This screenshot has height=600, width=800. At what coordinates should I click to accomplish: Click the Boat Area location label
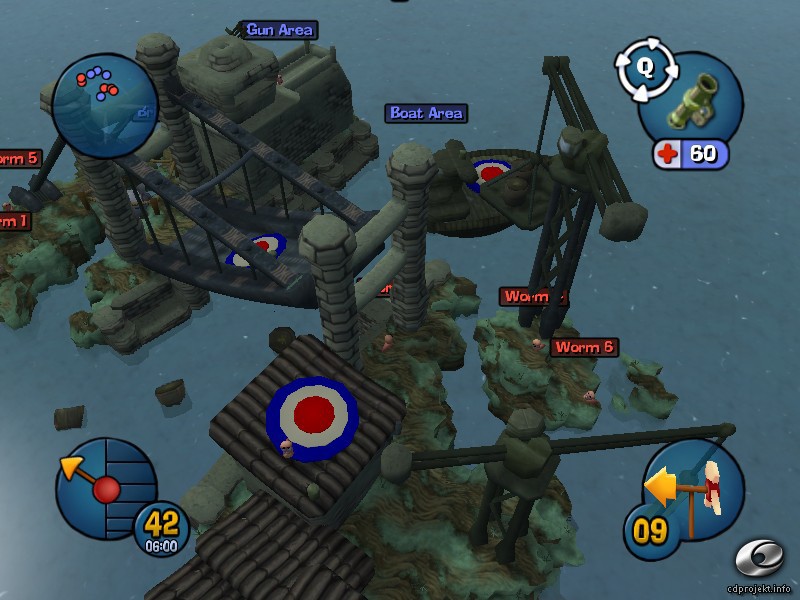[427, 114]
